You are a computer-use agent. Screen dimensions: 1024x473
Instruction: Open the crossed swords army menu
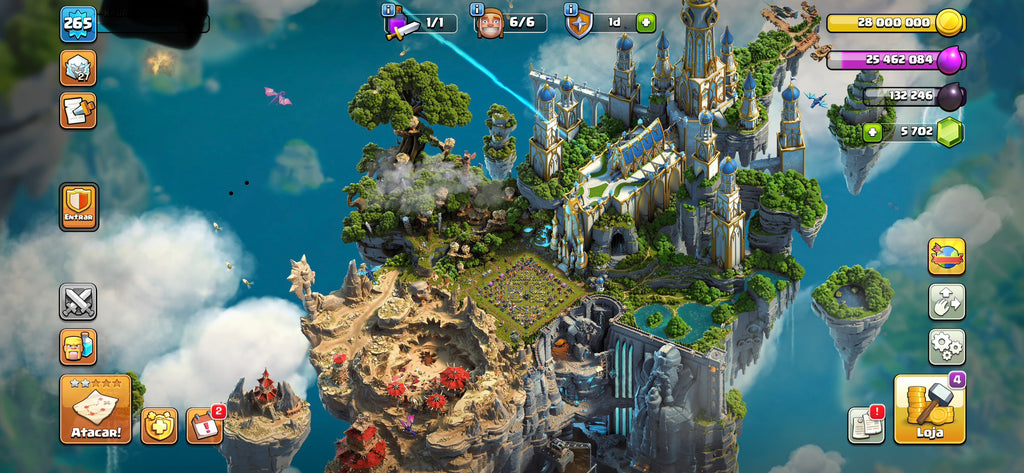(78, 301)
